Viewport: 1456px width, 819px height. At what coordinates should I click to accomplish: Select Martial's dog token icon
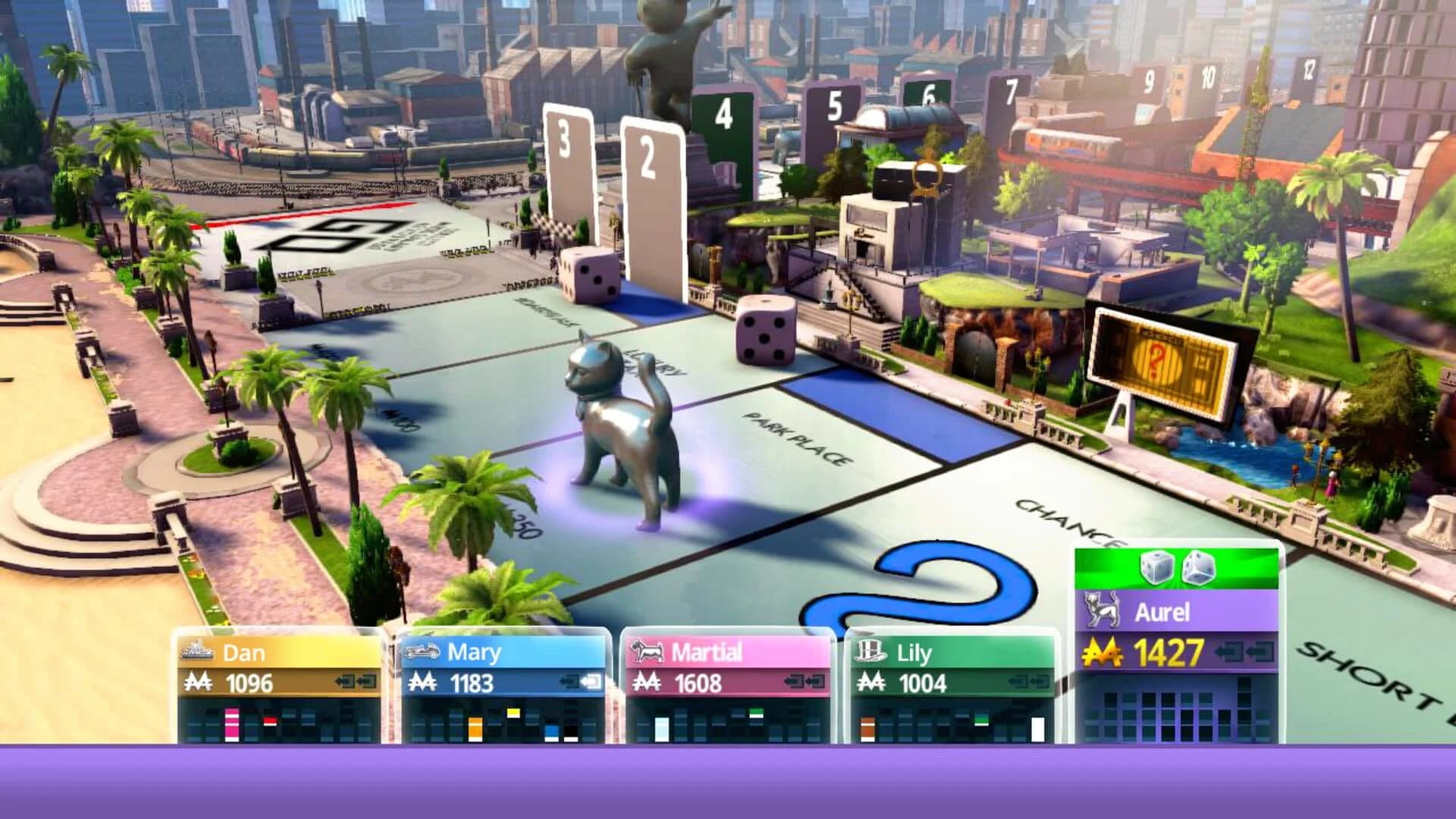click(648, 651)
